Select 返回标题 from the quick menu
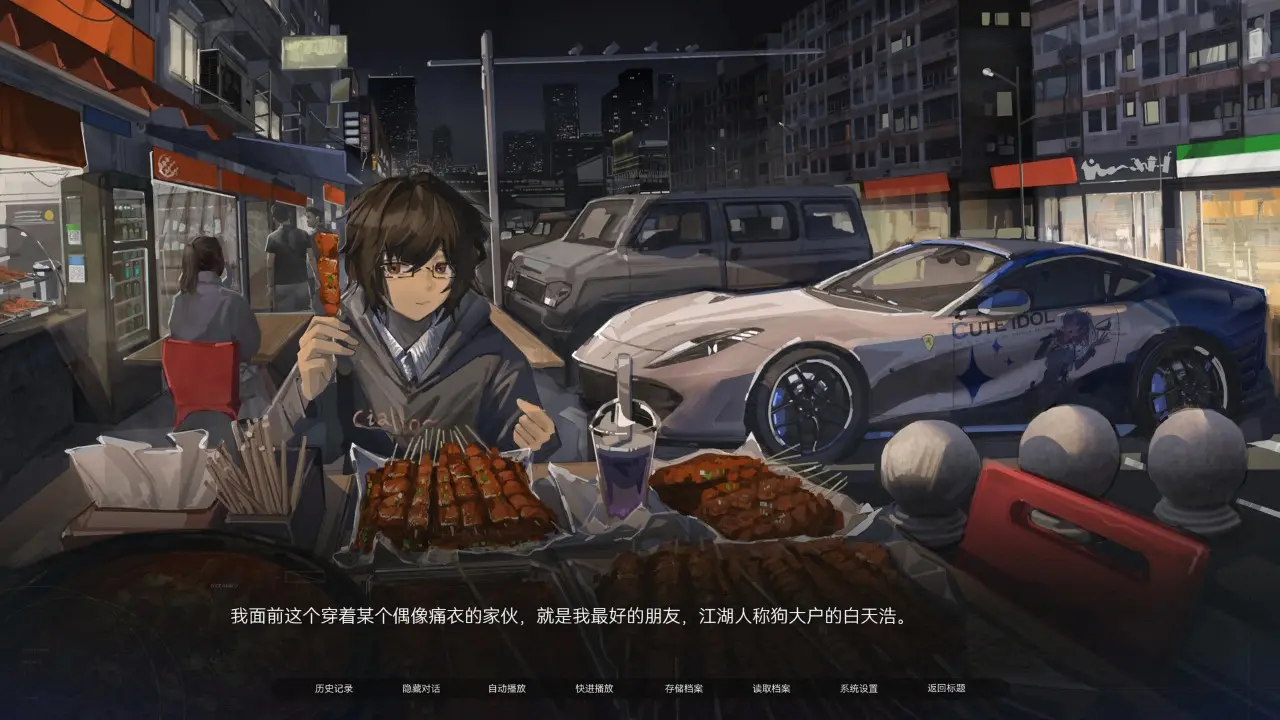1280x720 pixels. click(944, 688)
